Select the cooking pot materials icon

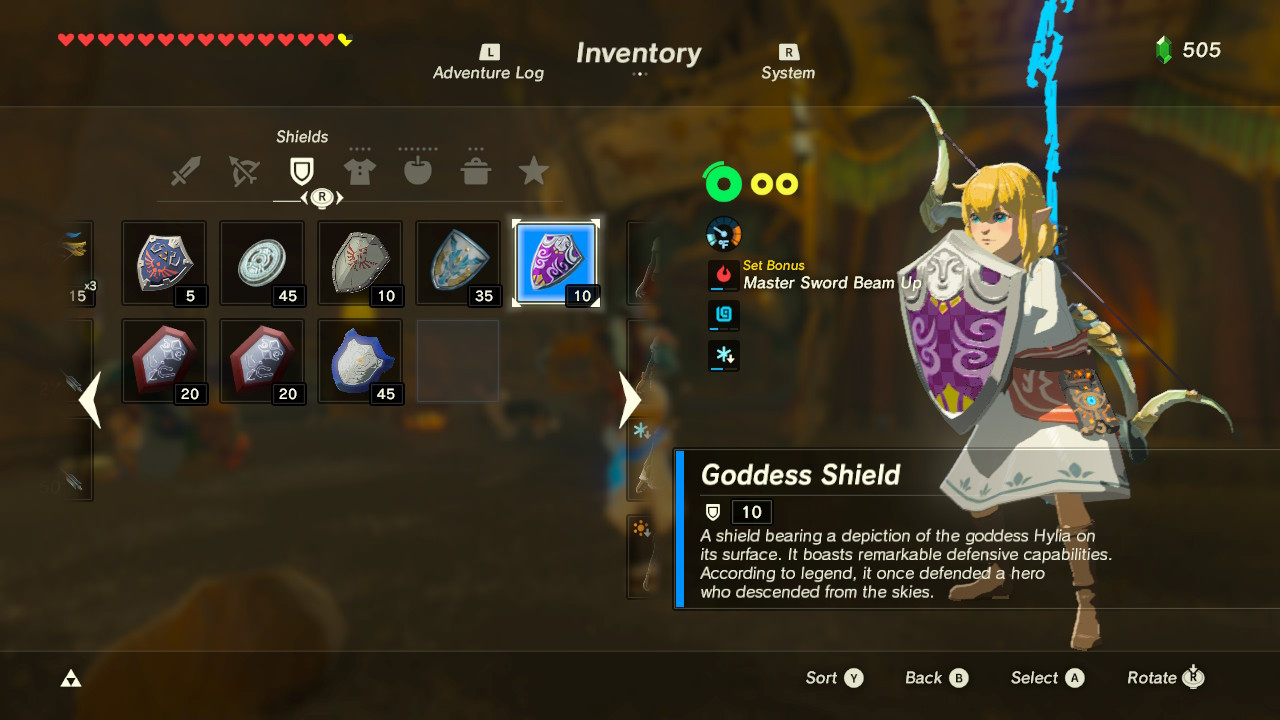point(476,170)
